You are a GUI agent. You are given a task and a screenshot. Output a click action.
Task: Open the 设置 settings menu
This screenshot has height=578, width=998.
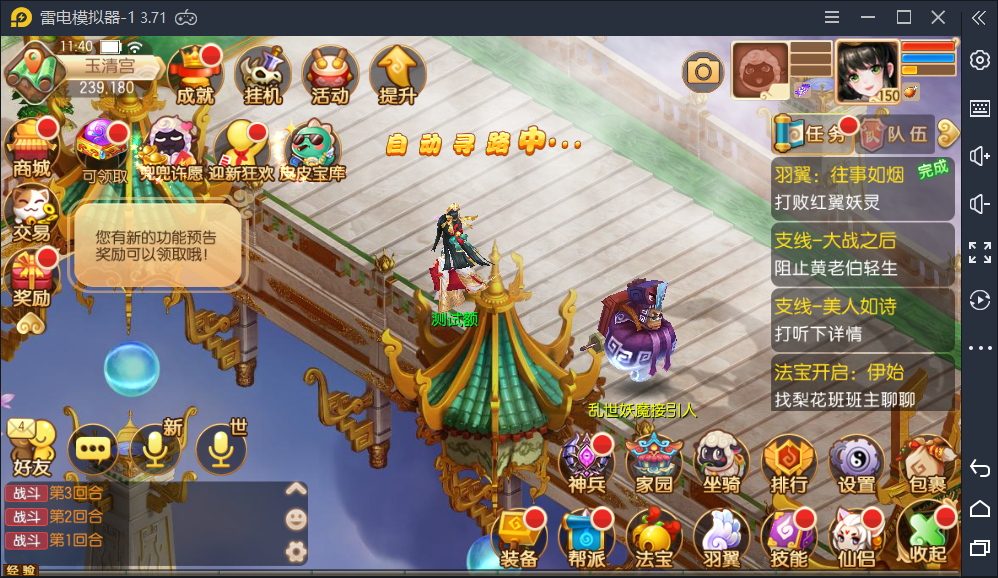tap(857, 463)
